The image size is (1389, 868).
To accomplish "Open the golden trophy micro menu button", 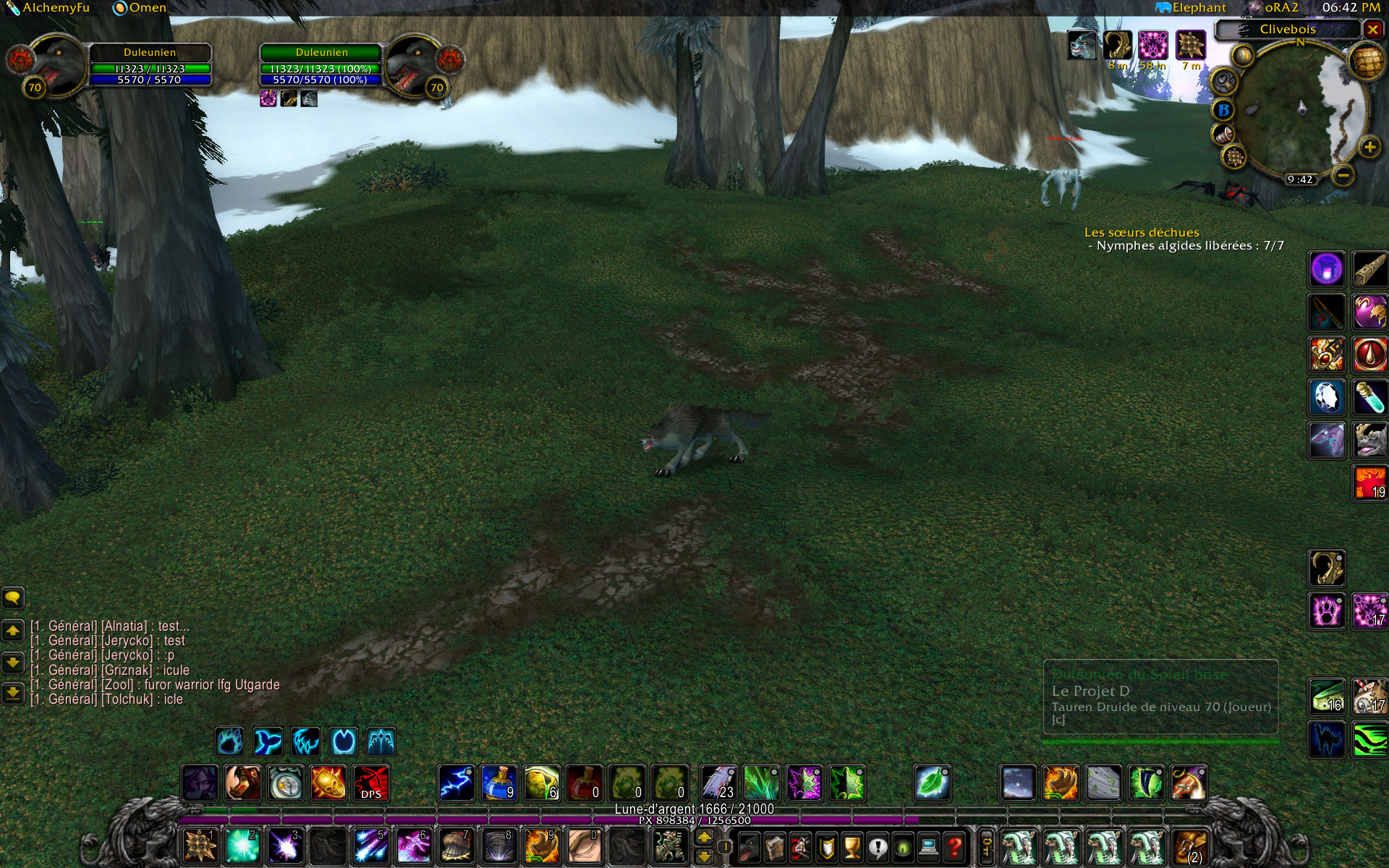I will tap(852, 846).
